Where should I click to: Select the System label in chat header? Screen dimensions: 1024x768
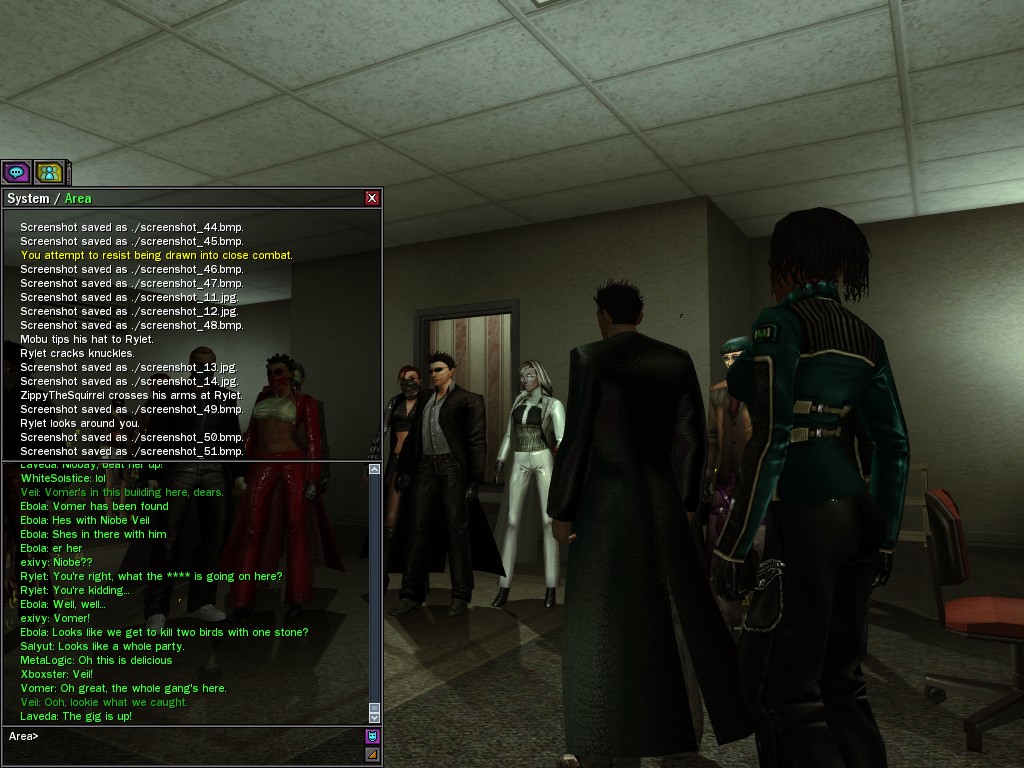coord(28,199)
